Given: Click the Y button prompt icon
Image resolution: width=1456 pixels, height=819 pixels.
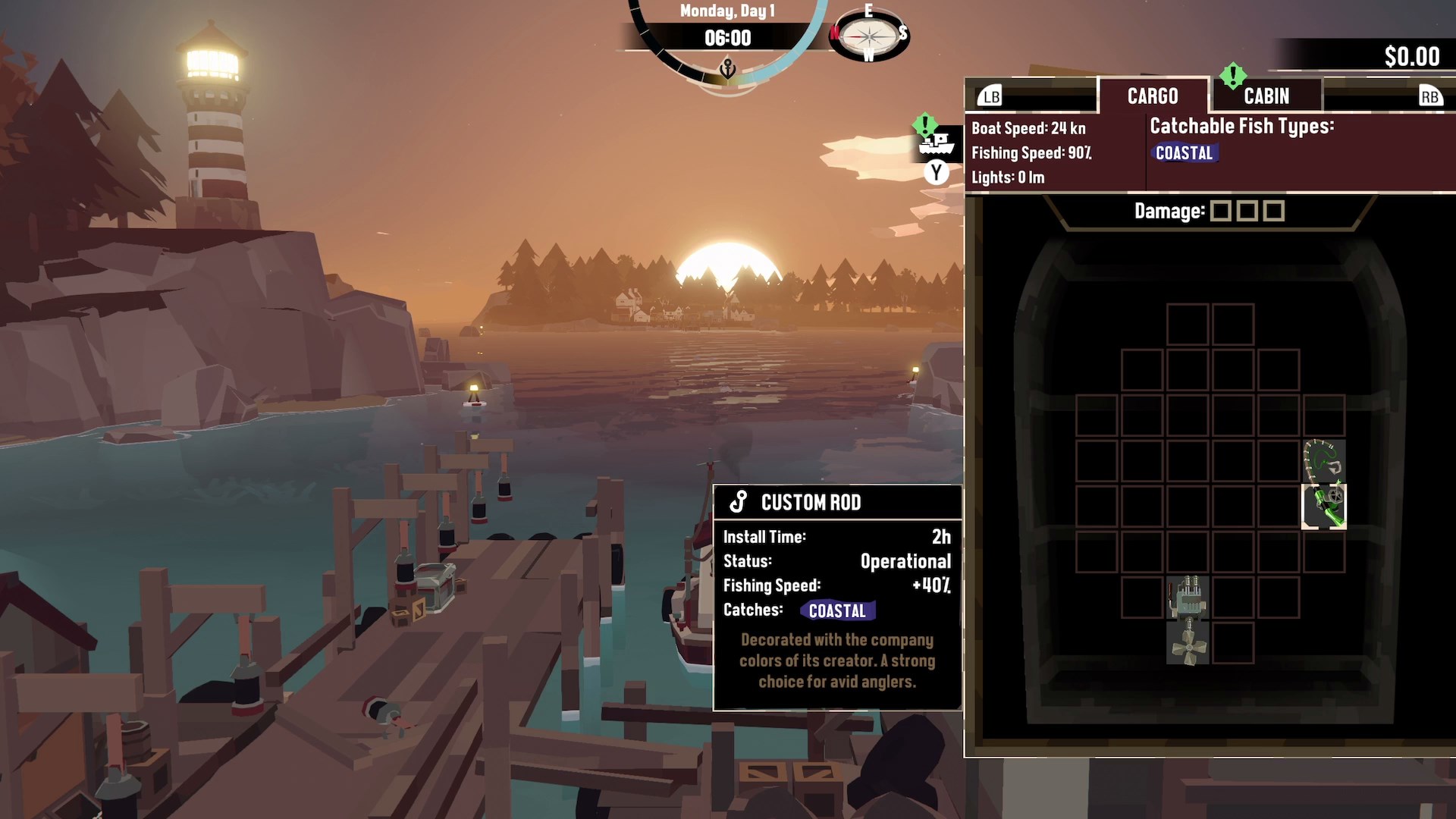Looking at the screenshot, I should coord(935,174).
